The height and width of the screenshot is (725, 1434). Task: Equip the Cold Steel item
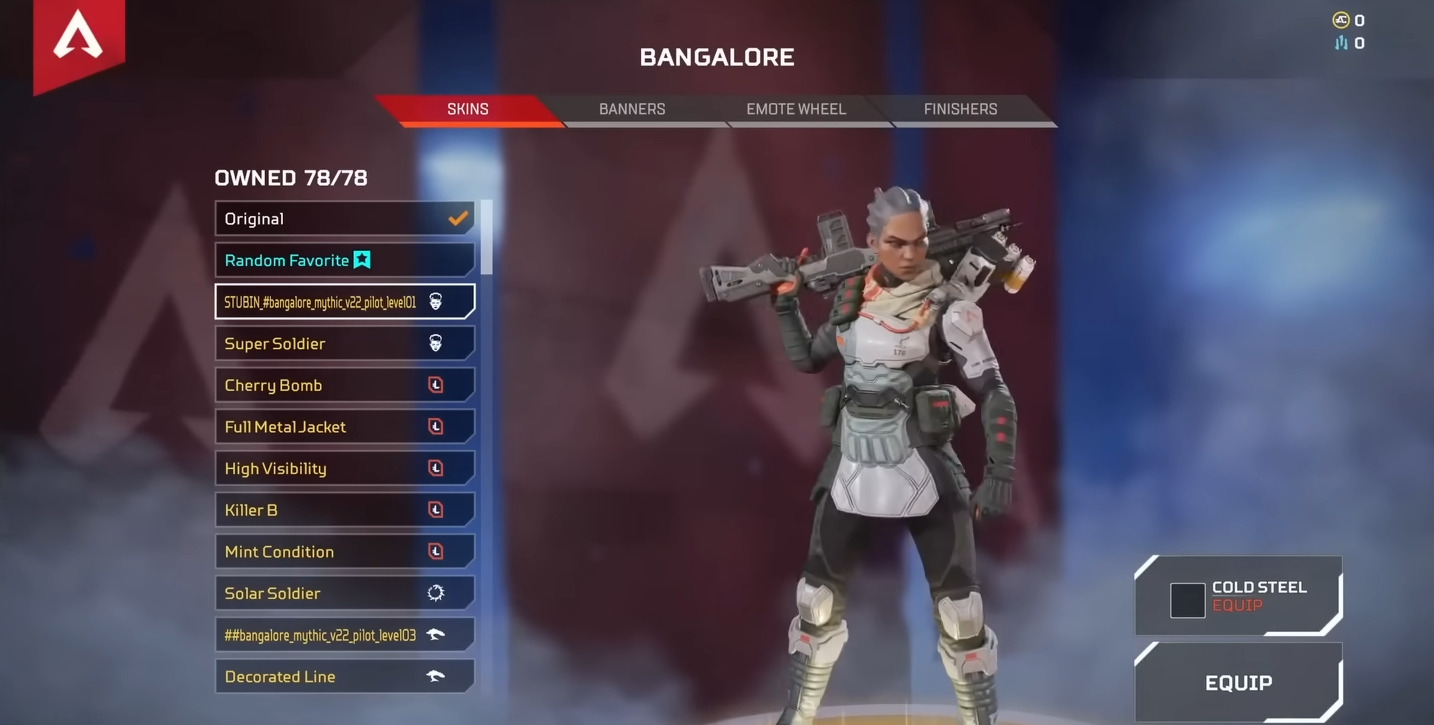tap(1238, 596)
